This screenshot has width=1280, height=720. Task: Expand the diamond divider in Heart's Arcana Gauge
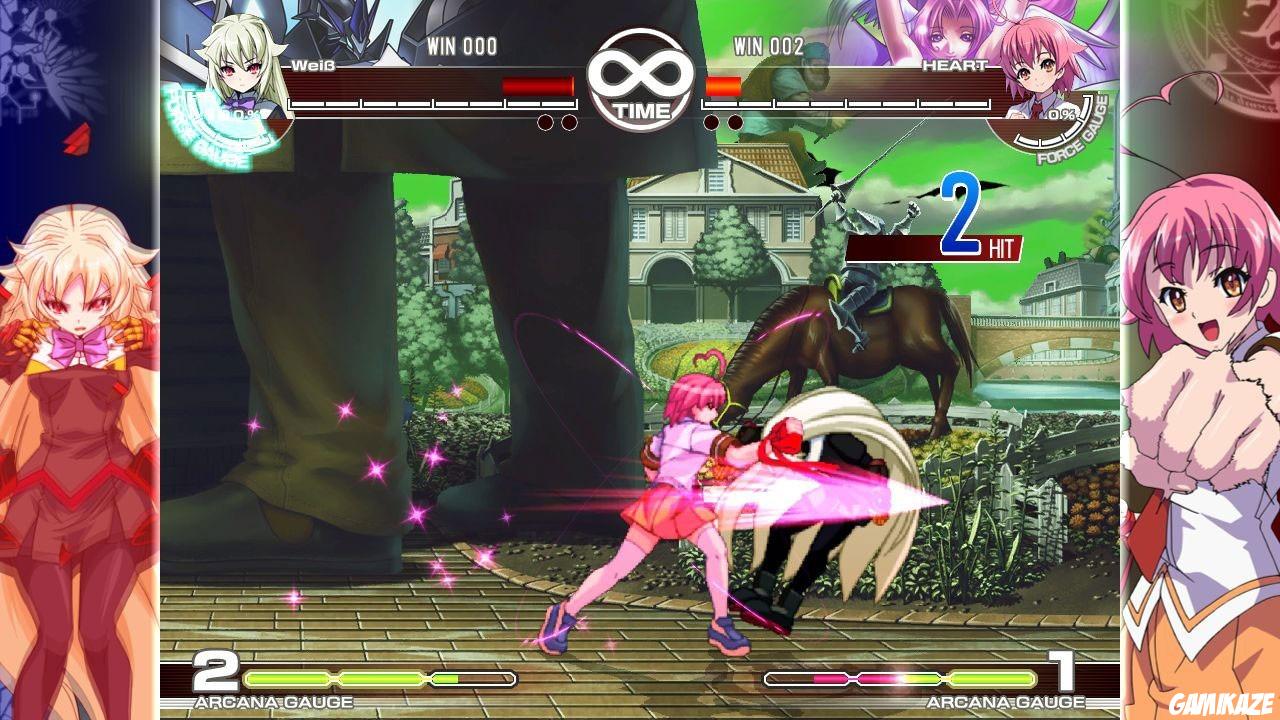point(943,679)
